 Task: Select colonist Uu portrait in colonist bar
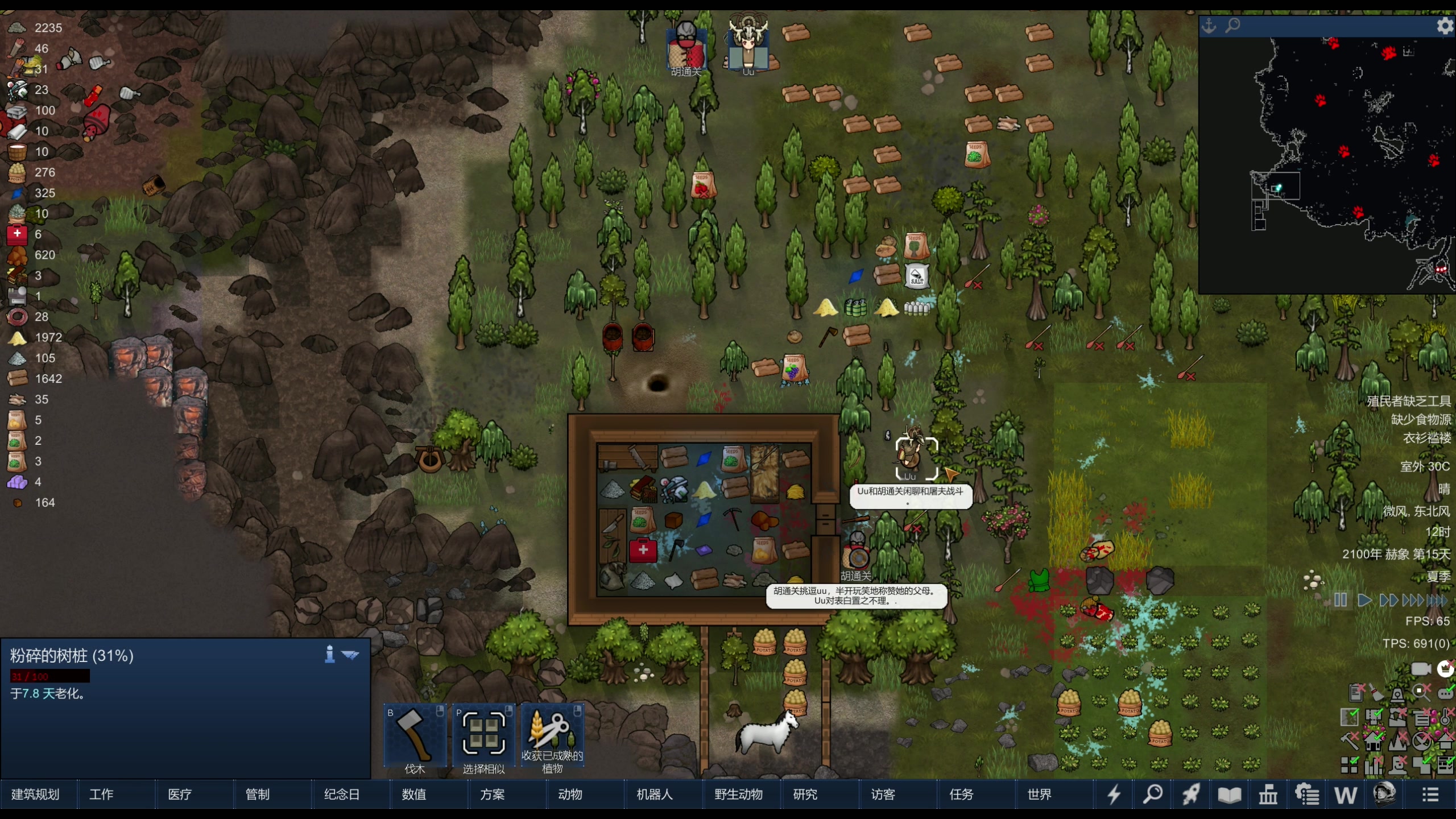click(x=748, y=44)
